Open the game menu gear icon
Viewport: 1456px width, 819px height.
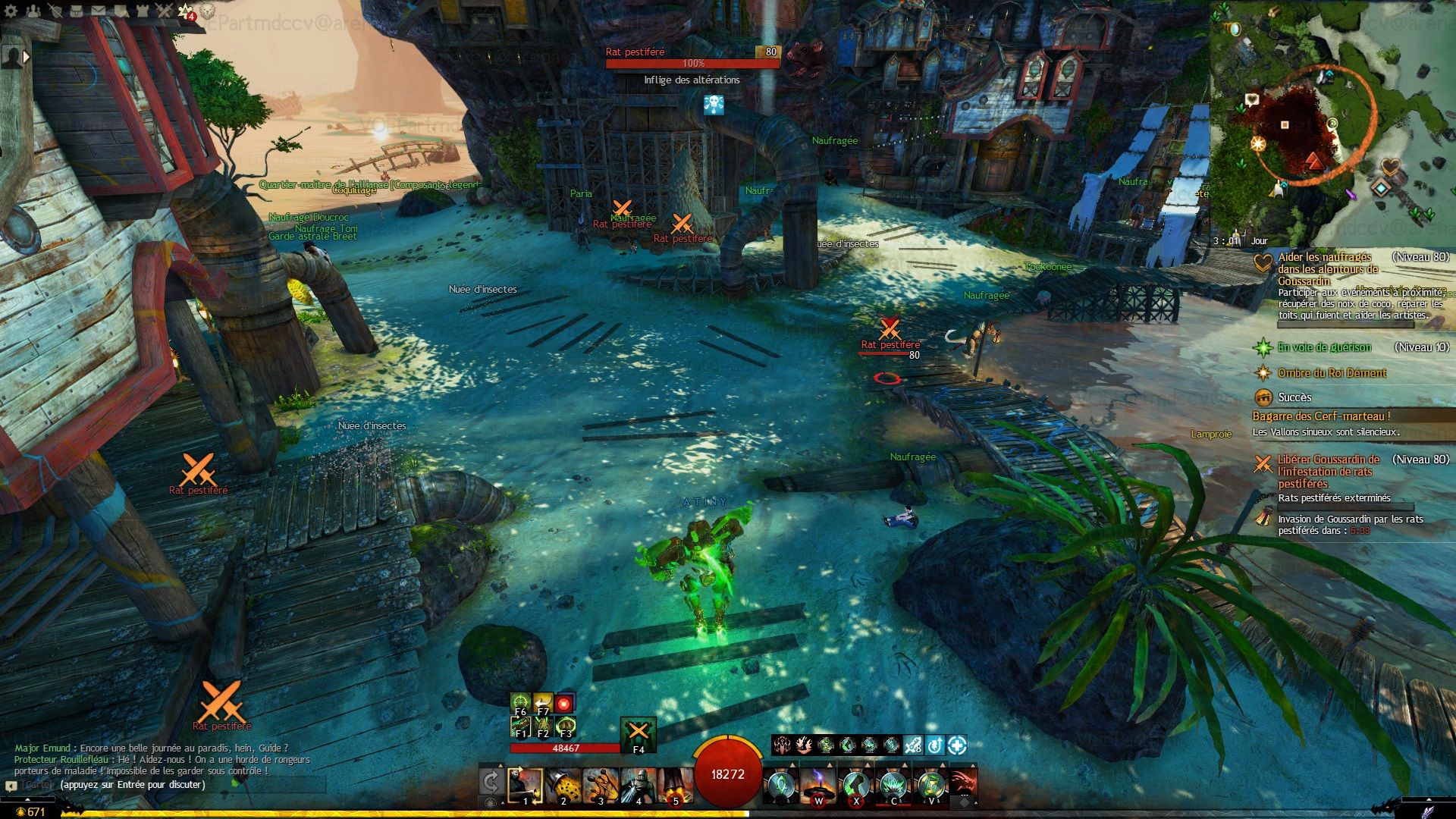click(11, 11)
